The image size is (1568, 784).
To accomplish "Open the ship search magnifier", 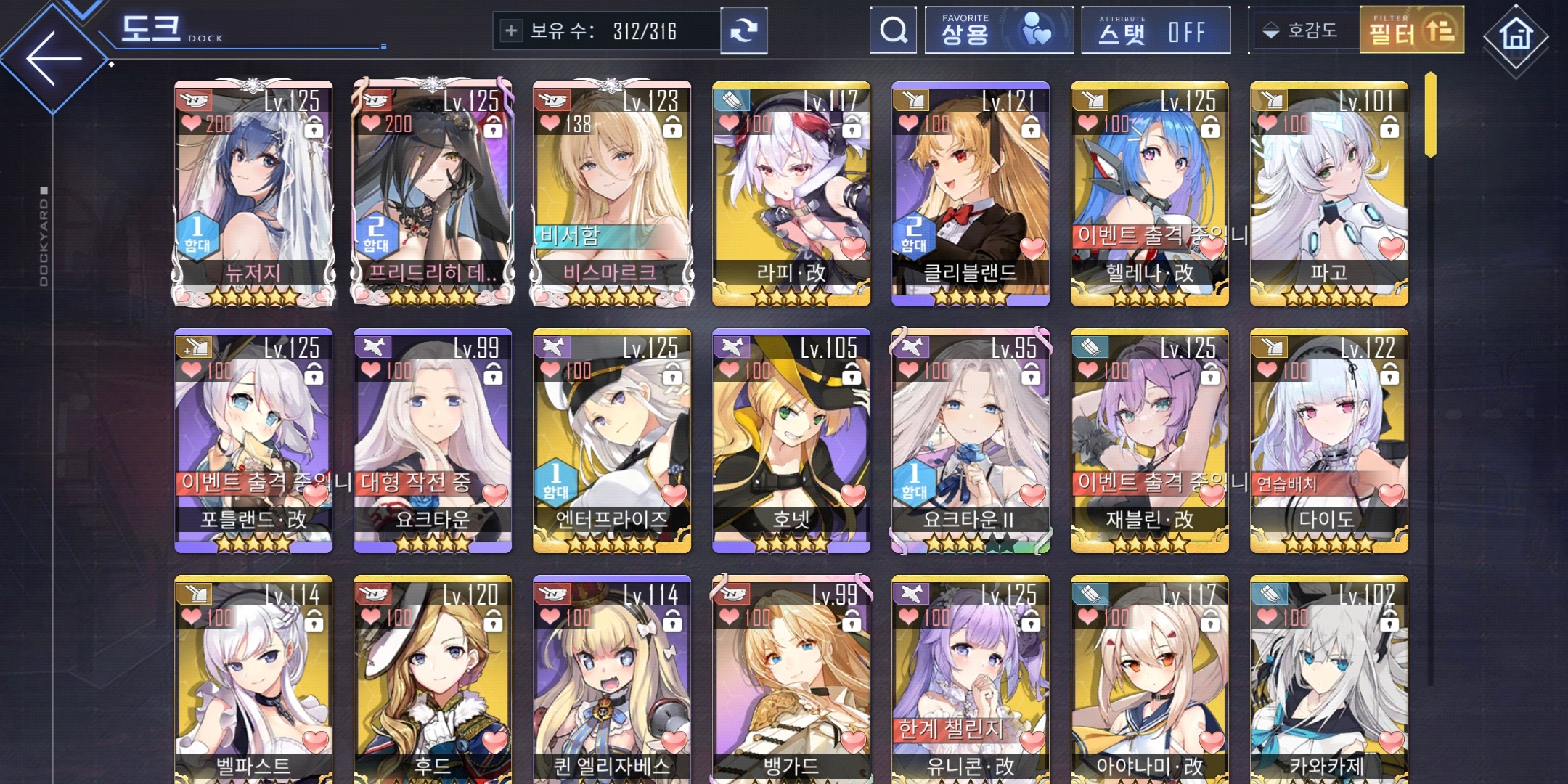I will pos(893,30).
